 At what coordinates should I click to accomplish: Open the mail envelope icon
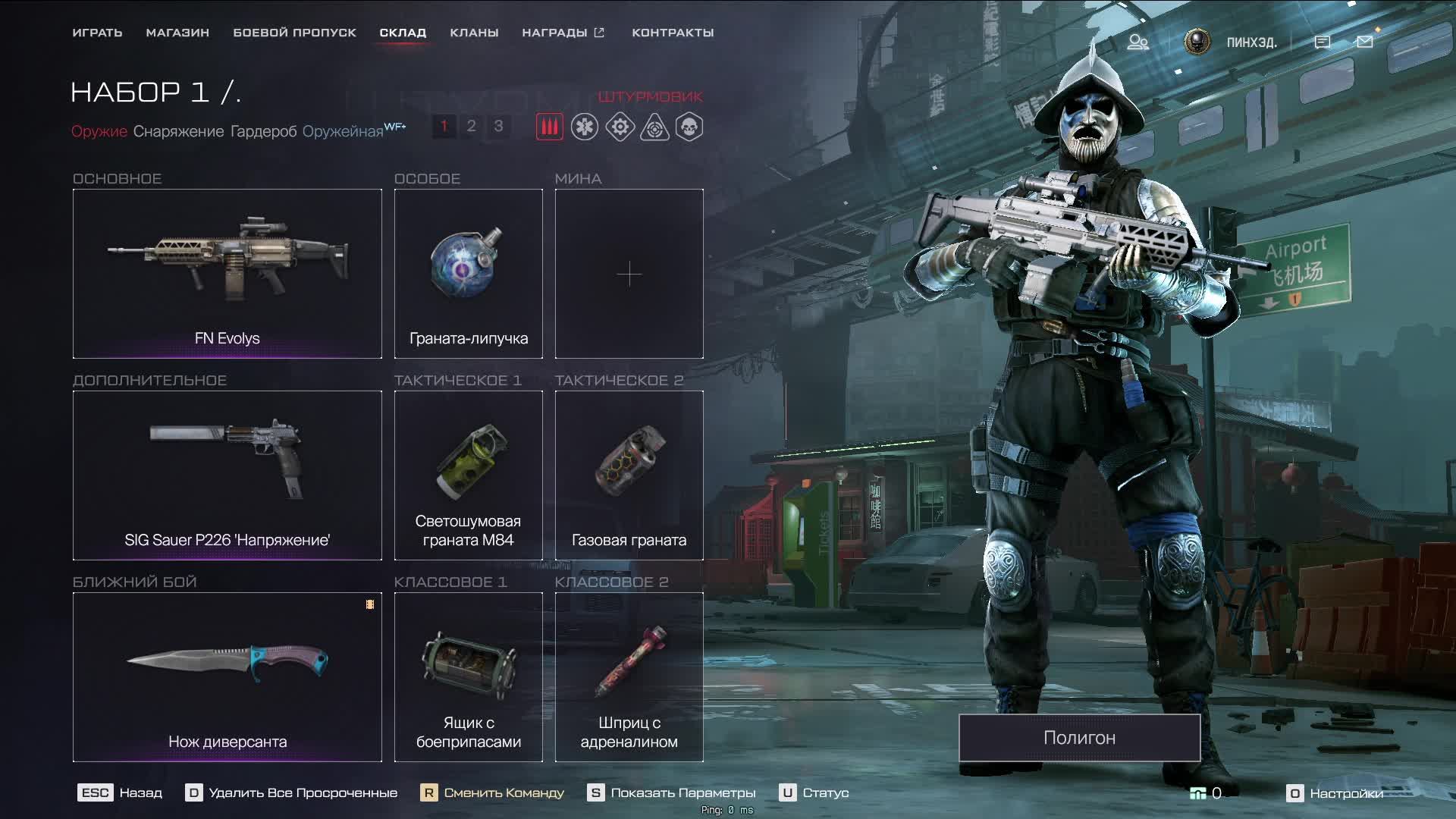pyautogui.click(x=1364, y=42)
